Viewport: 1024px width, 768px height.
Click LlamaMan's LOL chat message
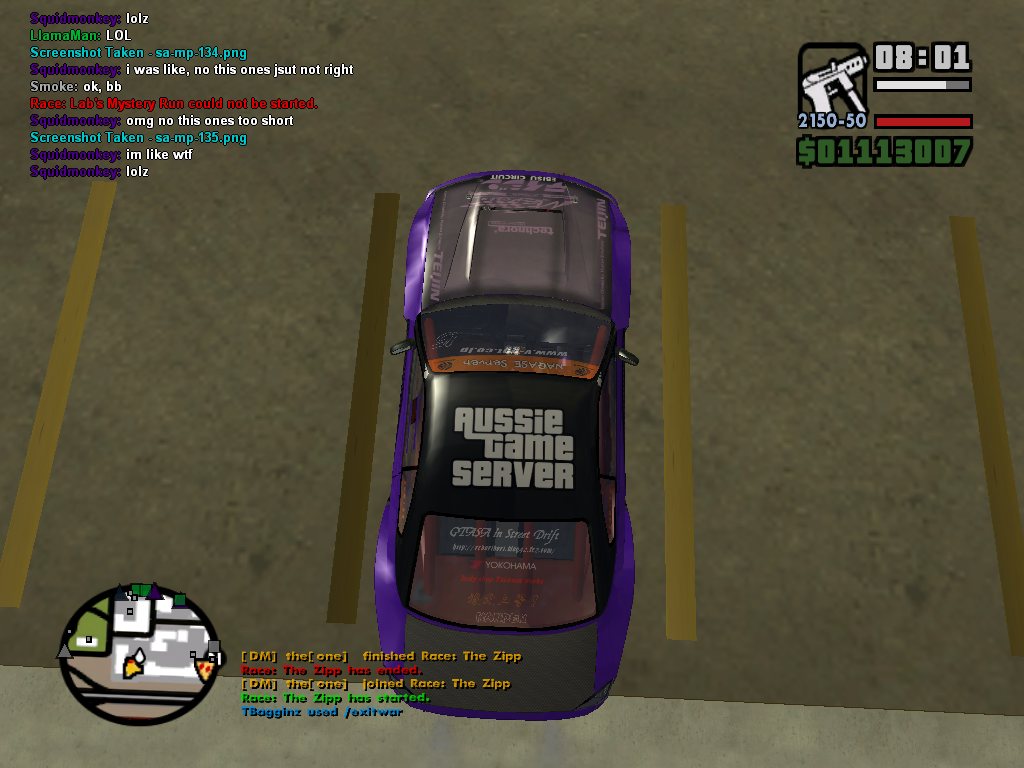point(81,35)
